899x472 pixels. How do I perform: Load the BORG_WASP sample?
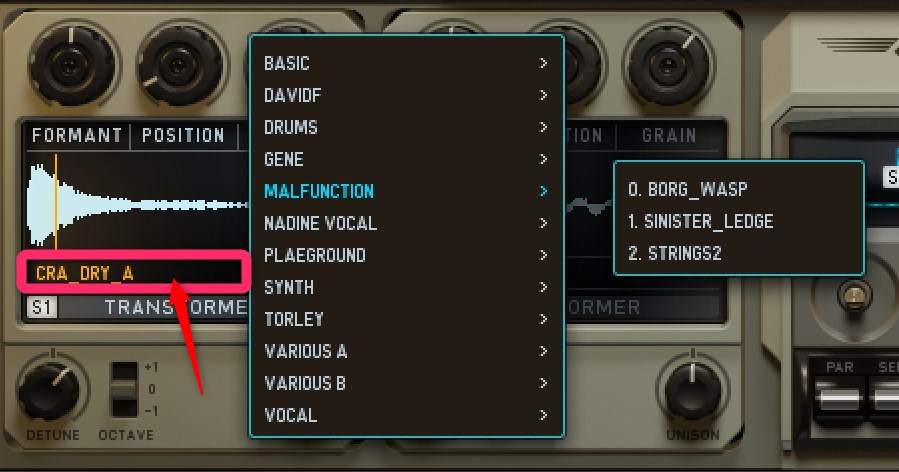pyautogui.click(x=687, y=189)
